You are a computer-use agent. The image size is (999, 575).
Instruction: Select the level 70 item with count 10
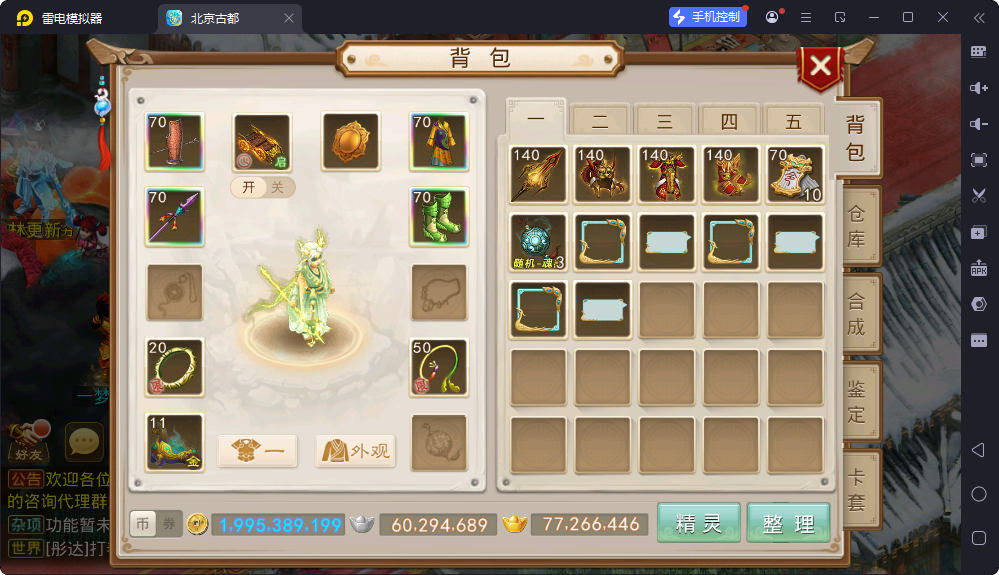tap(795, 174)
